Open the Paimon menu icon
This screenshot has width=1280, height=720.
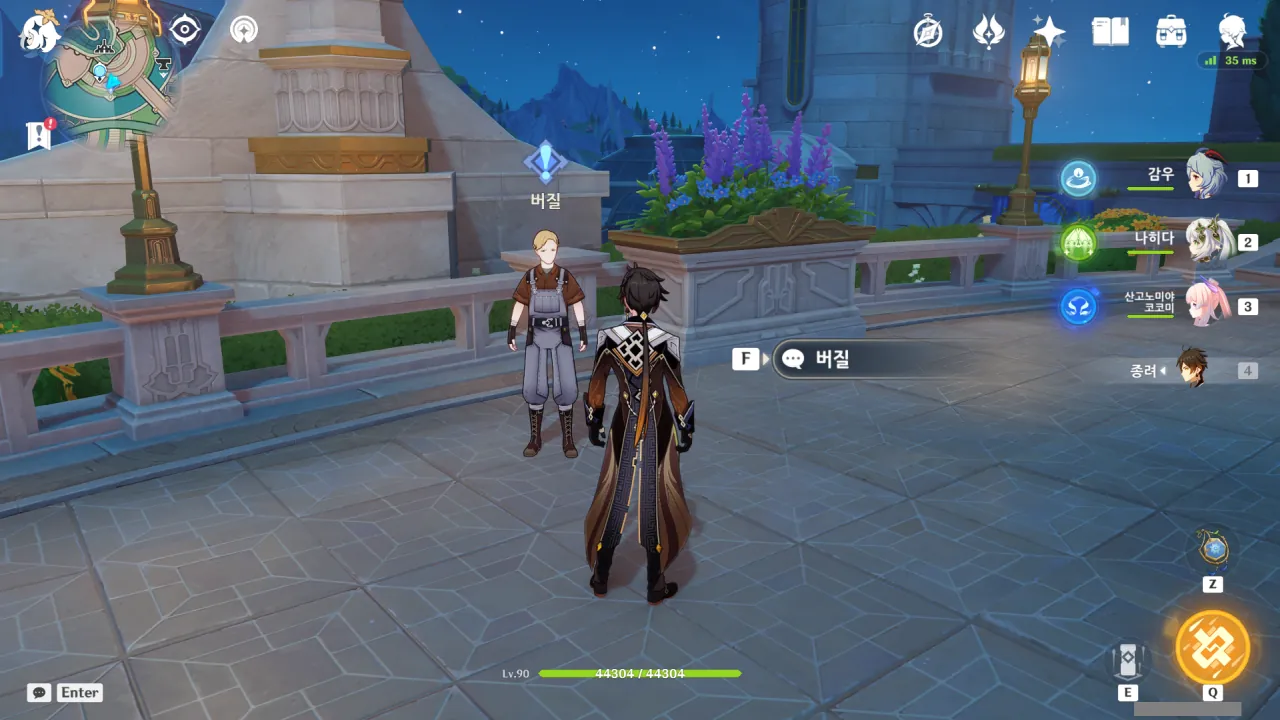point(40,33)
